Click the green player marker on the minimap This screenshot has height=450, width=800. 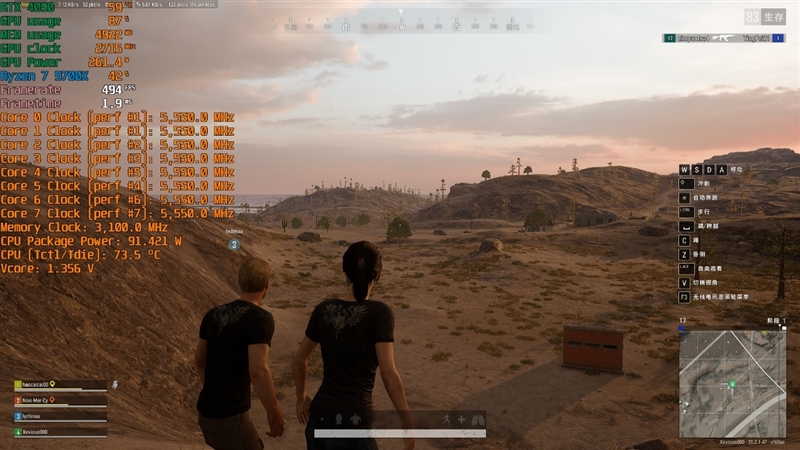(x=732, y=383)
